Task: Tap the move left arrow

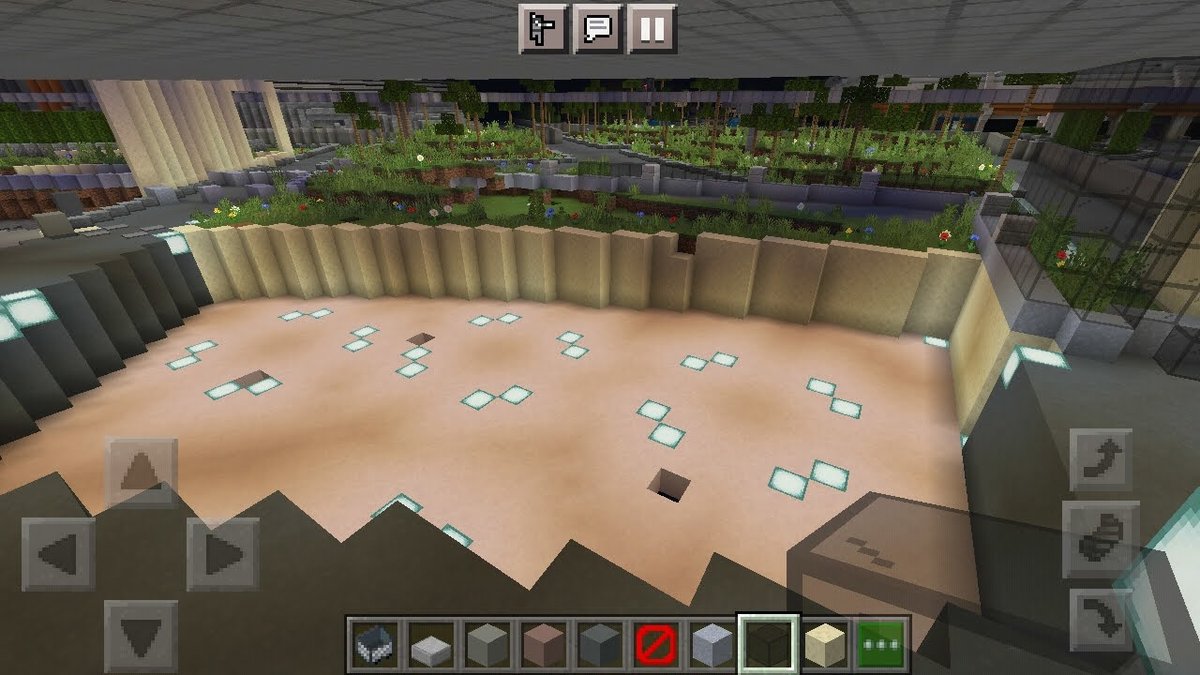Action: tap(58, 554)
